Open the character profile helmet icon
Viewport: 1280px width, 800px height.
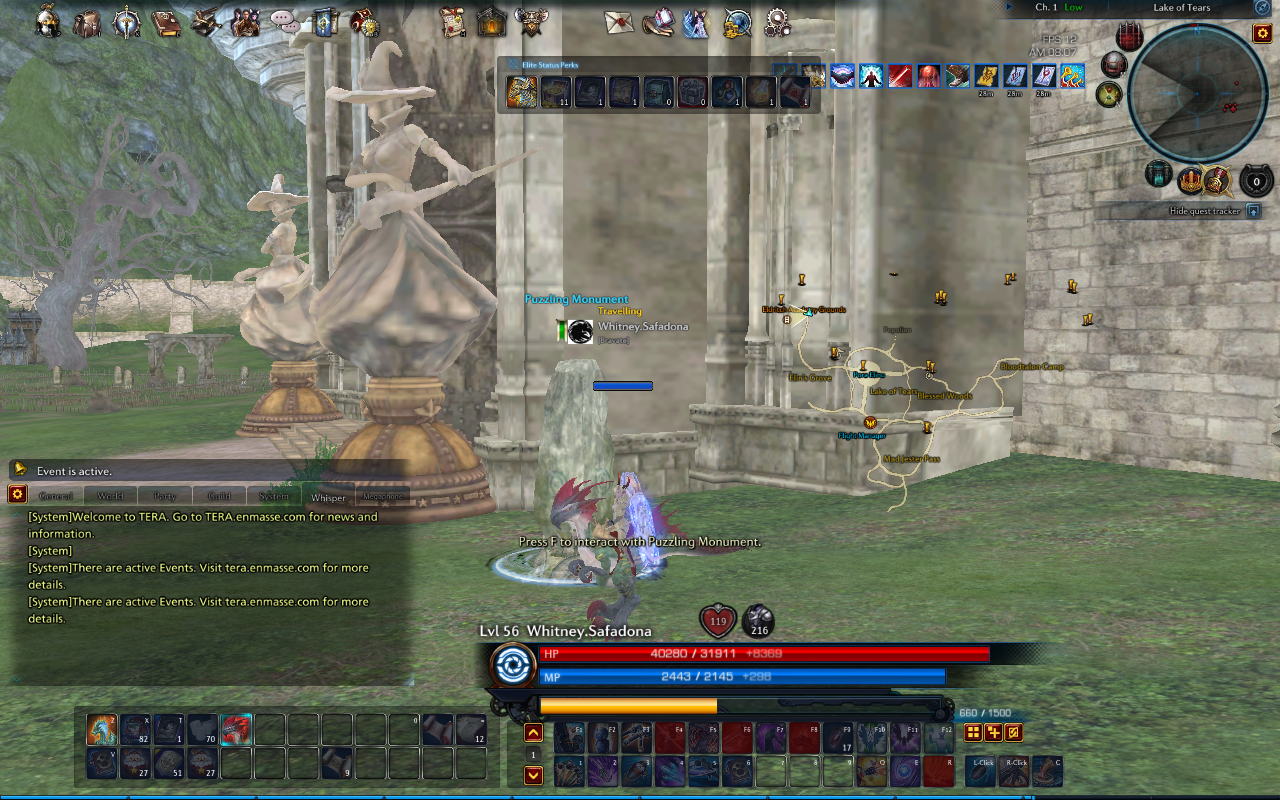pyautogui.click(x=49, y=23)
